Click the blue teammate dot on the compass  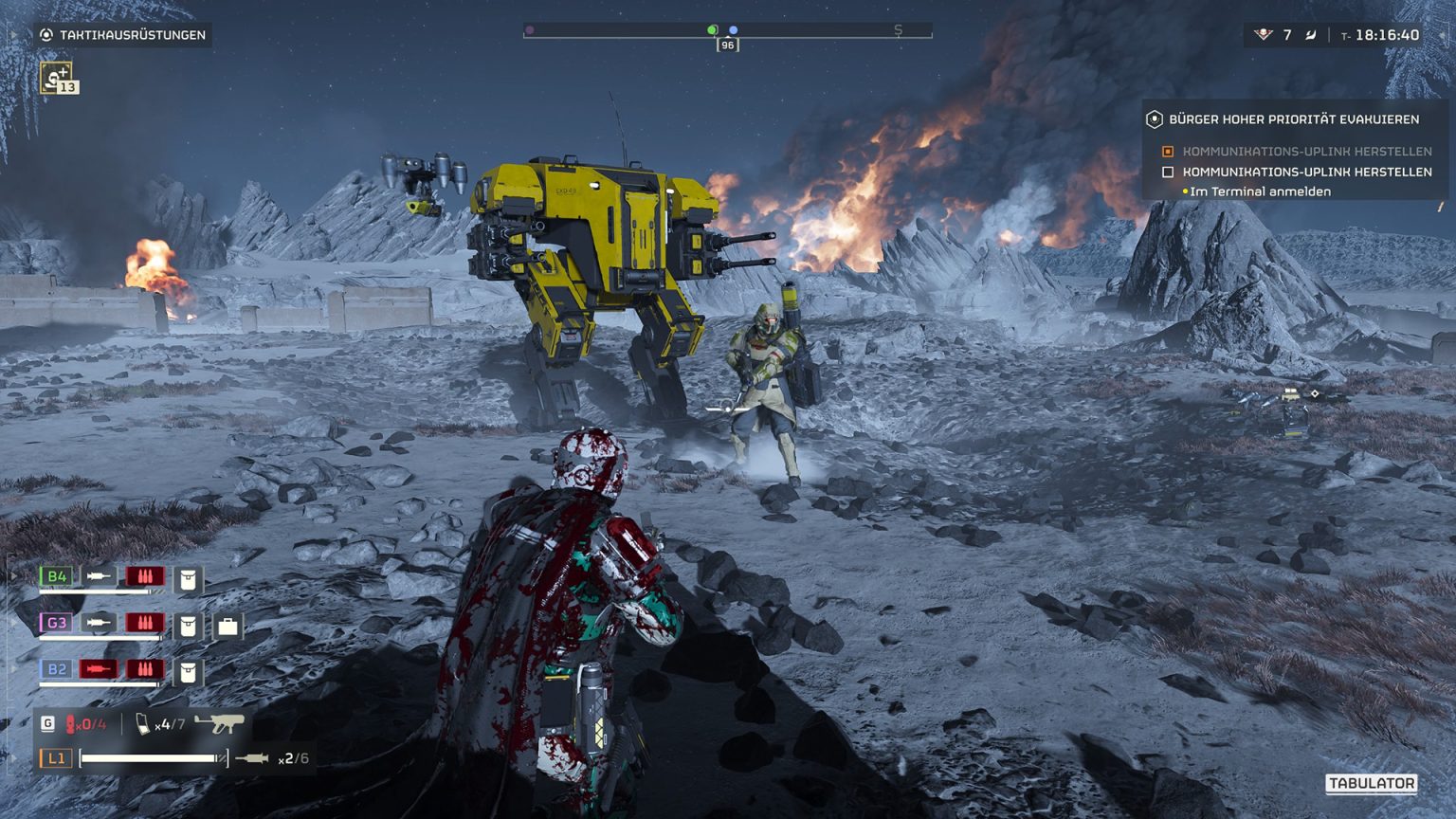(x=732, y=29)
